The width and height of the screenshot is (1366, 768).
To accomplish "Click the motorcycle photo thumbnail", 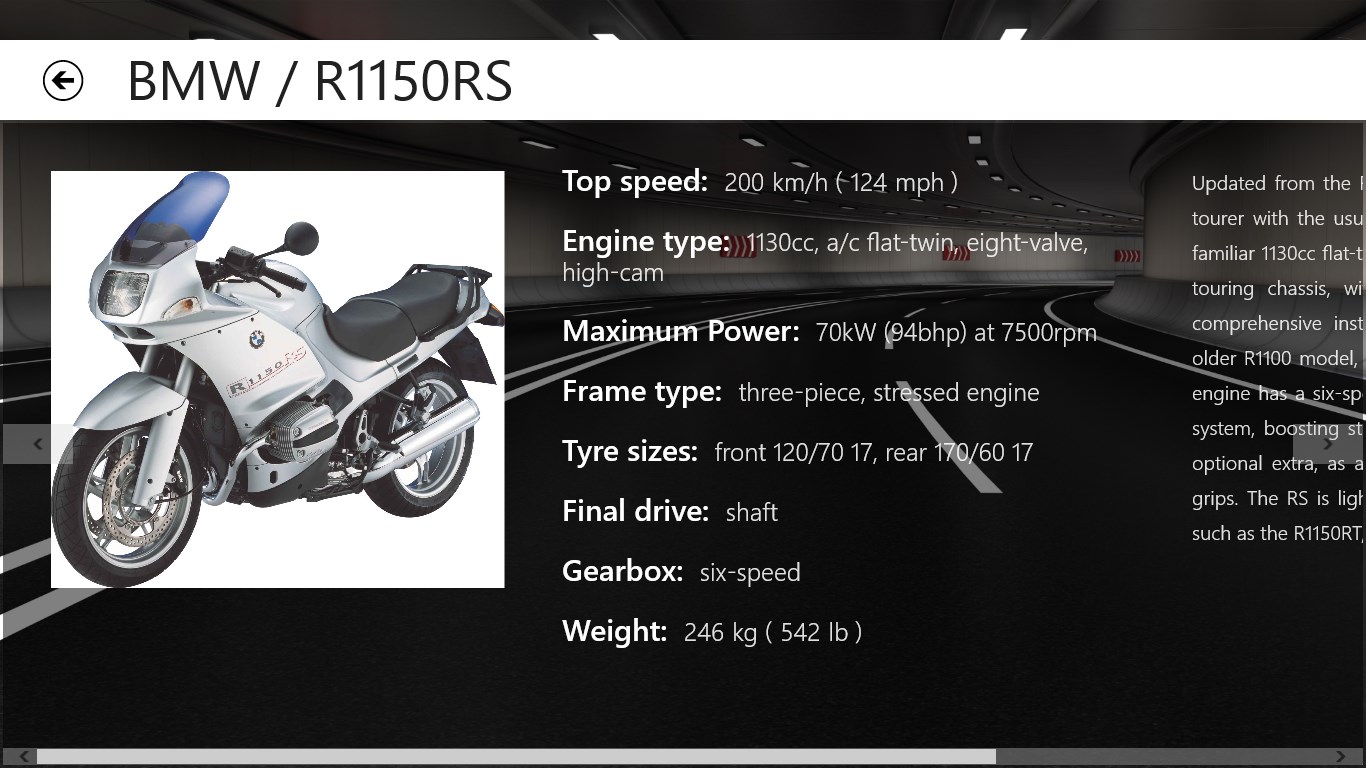I will pos(277,379).
